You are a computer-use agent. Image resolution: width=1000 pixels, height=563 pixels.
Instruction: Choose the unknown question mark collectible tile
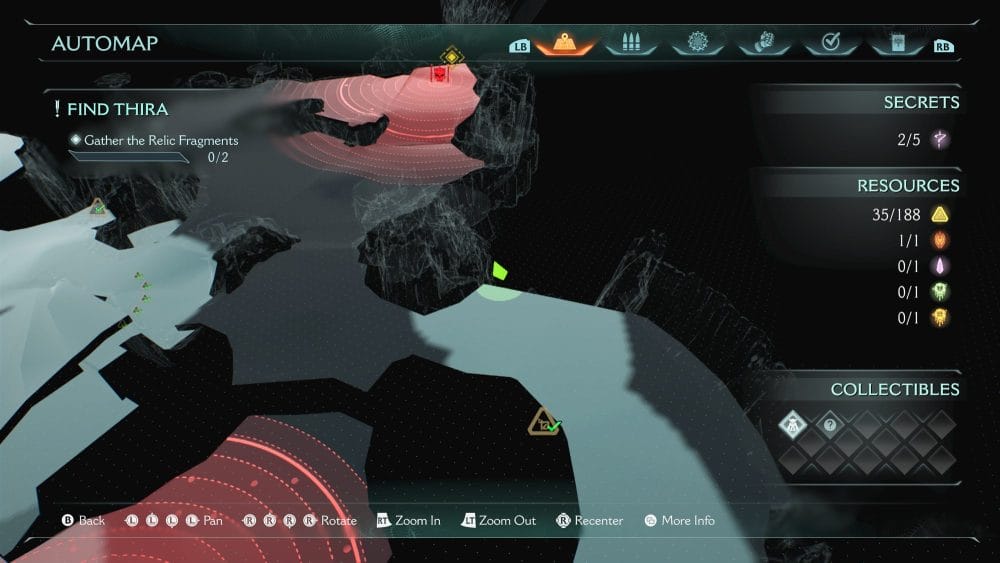pyautogui.click(x=829, y=425)
